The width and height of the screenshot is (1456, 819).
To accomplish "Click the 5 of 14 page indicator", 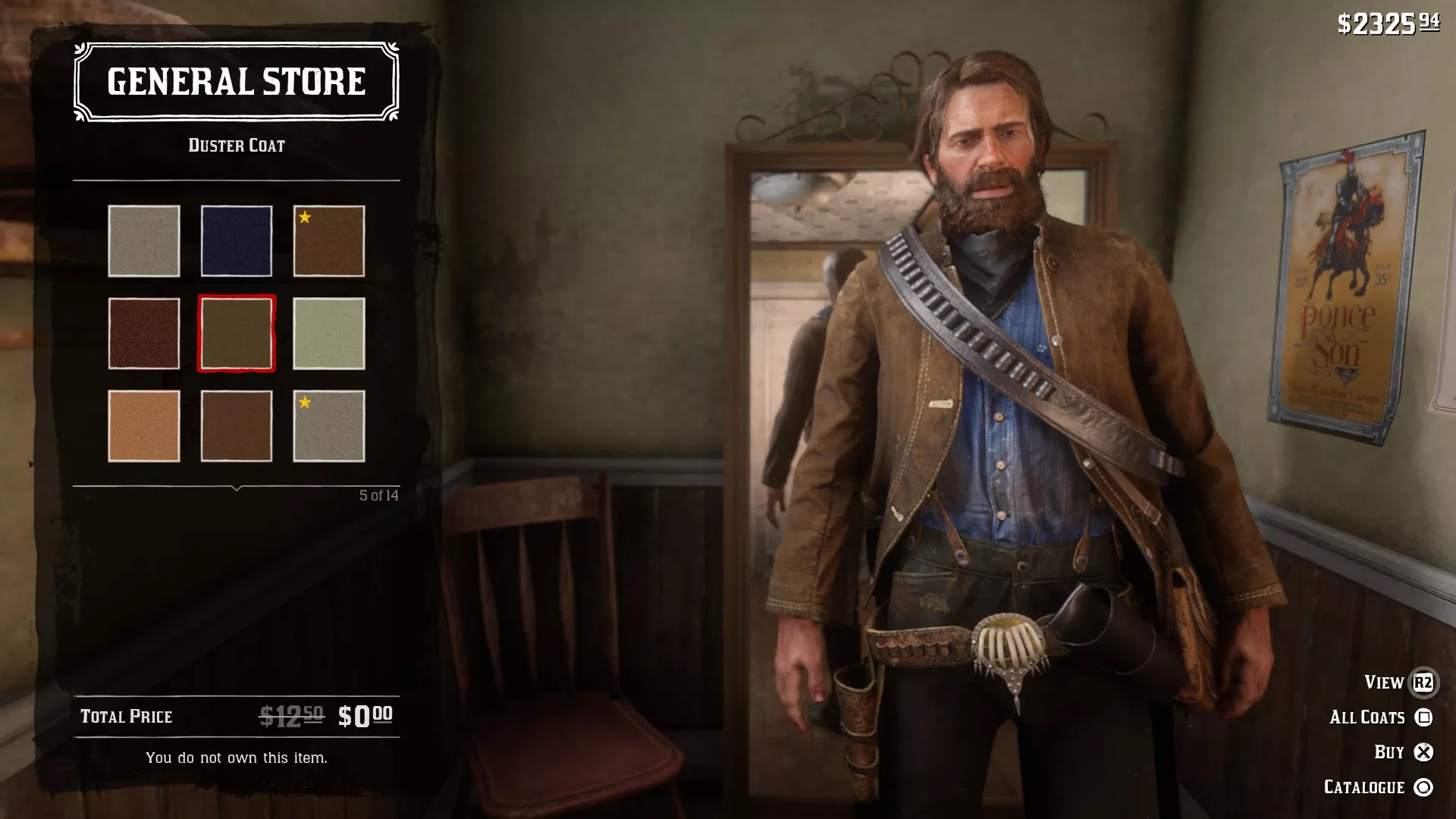I will 379,494.
